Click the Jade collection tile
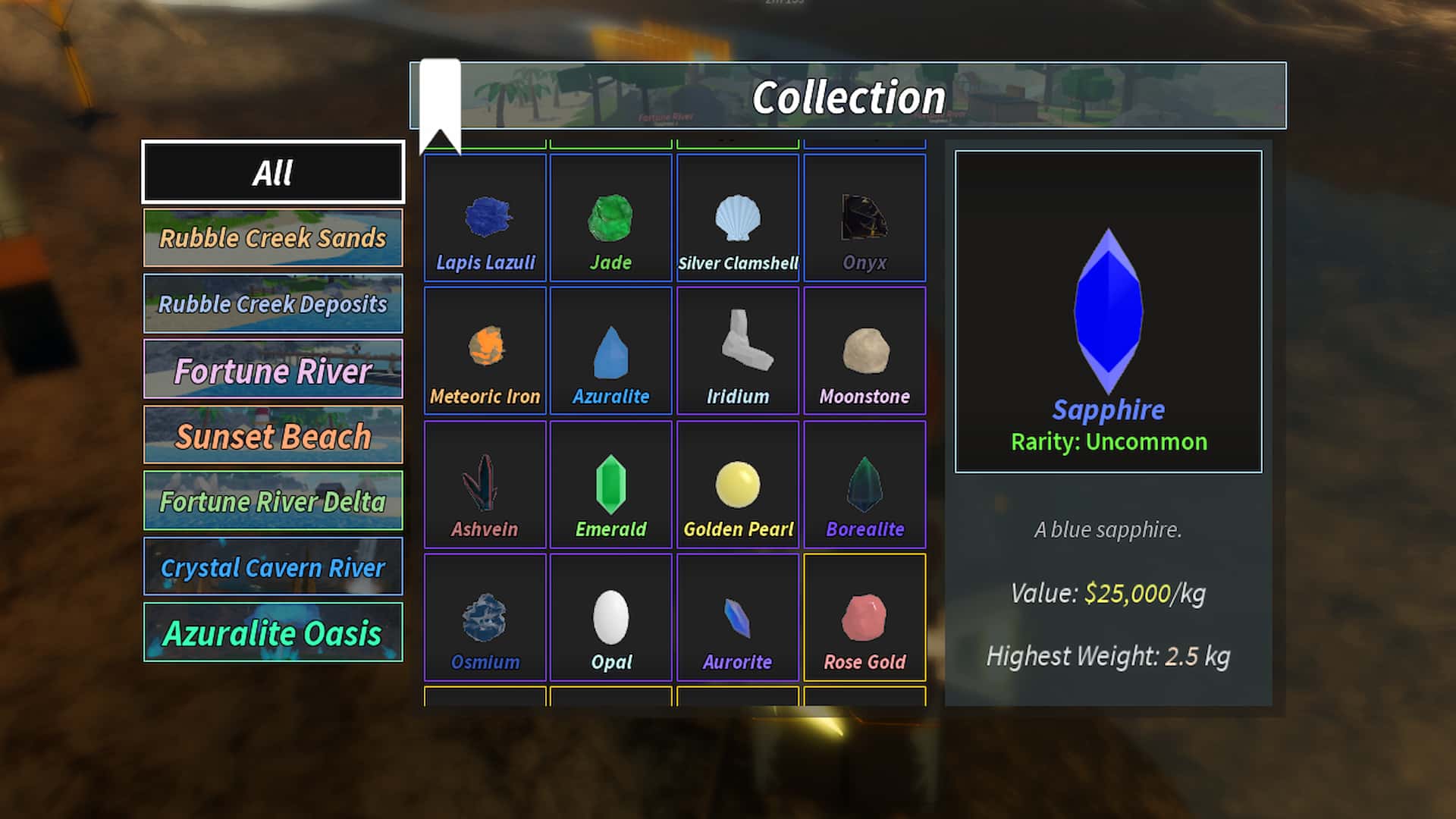The image size is (1456, 819). point(611,218)
